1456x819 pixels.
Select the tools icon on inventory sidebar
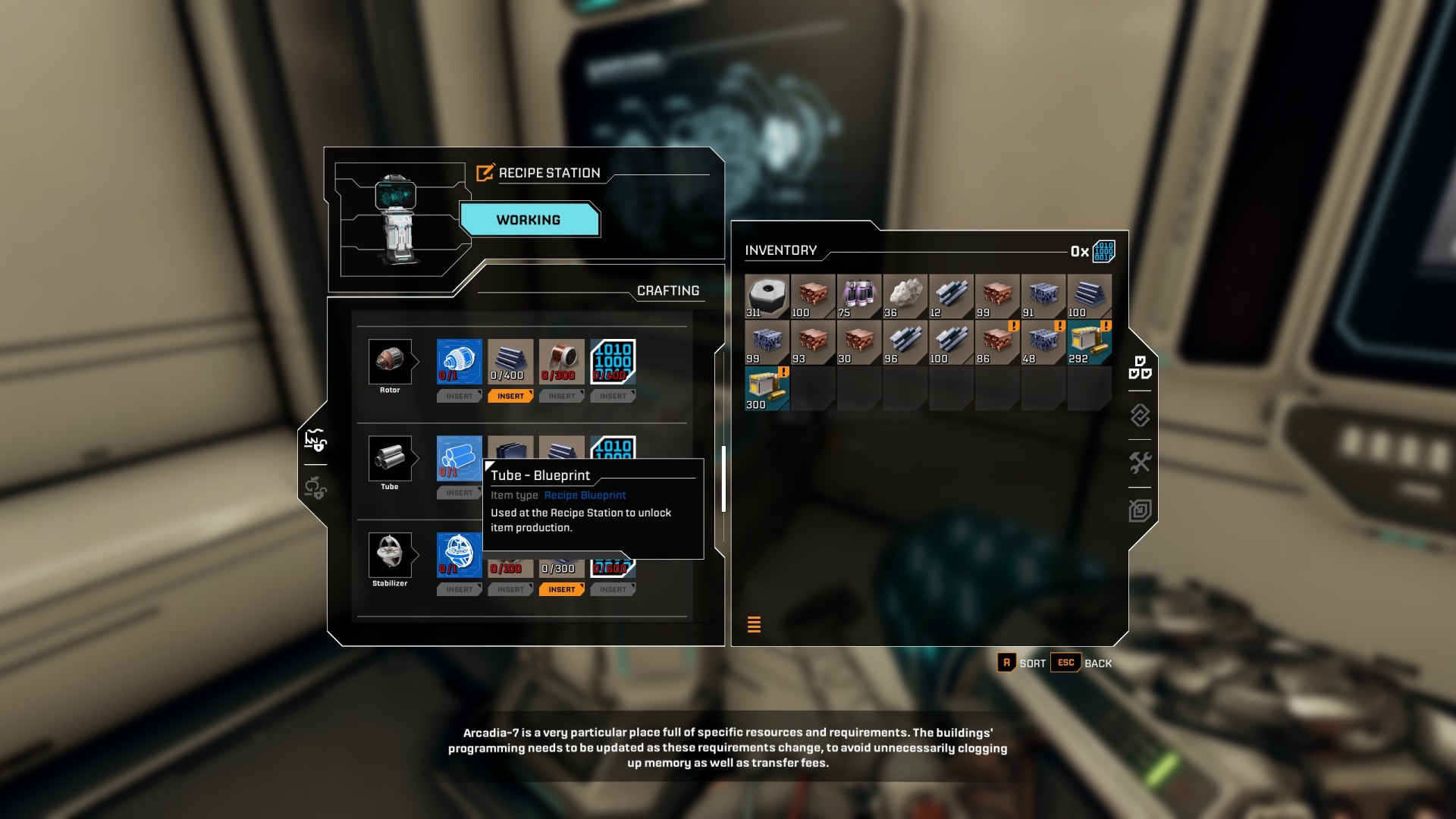pyautogui.click(x=1140, y=463)
